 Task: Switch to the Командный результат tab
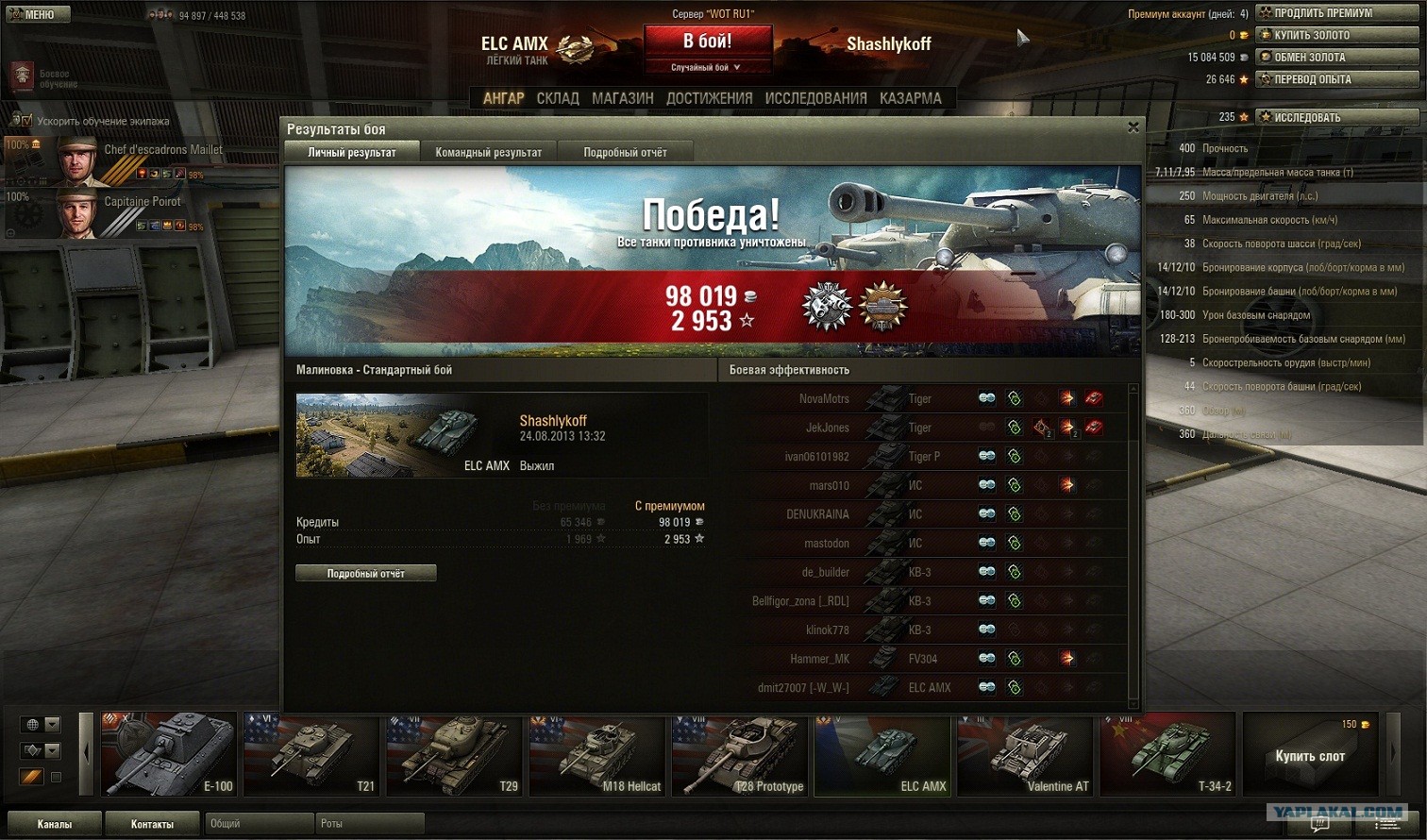[x=488, y=152]
